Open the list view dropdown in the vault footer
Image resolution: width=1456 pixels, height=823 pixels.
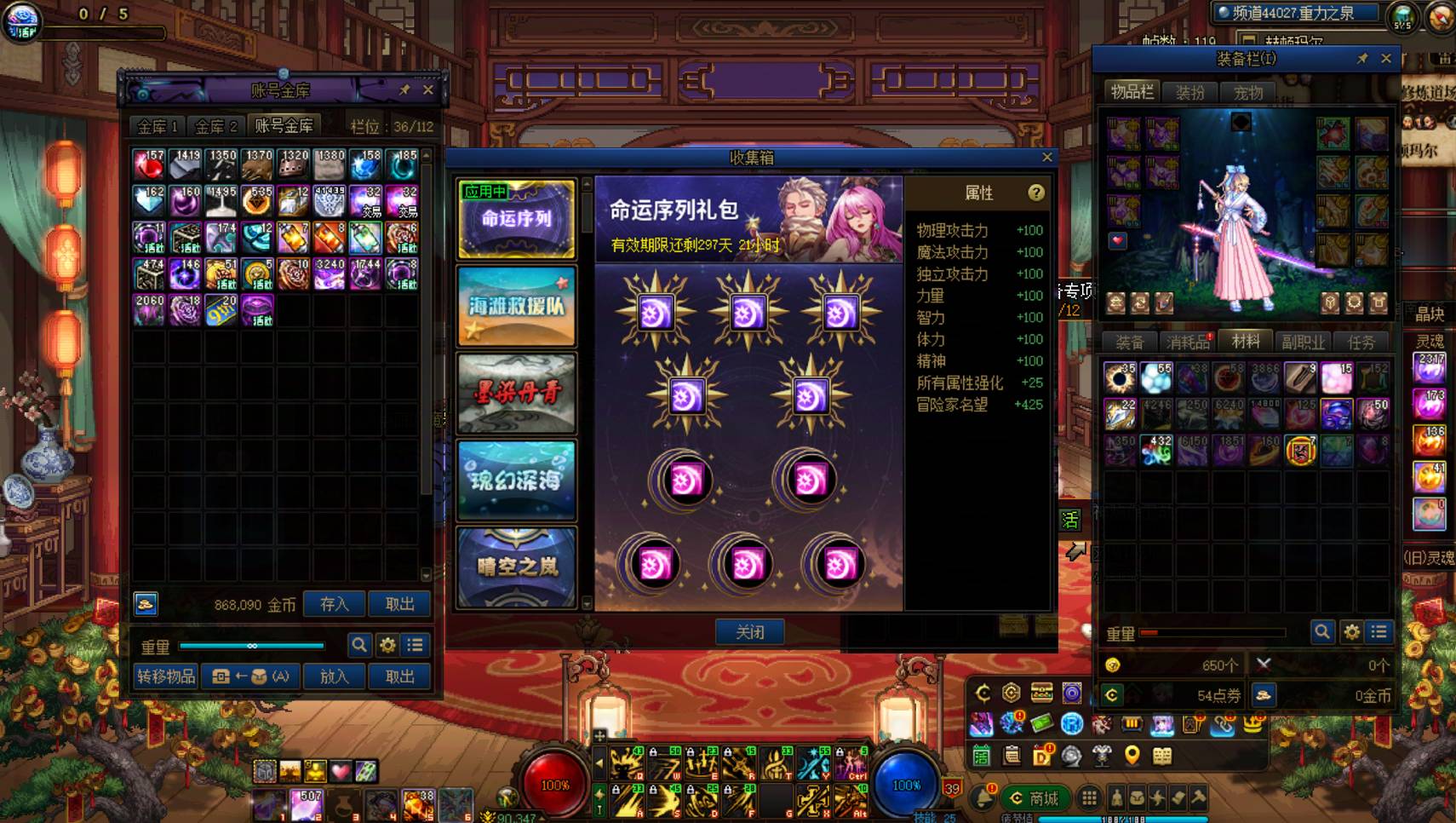(415, 646)
